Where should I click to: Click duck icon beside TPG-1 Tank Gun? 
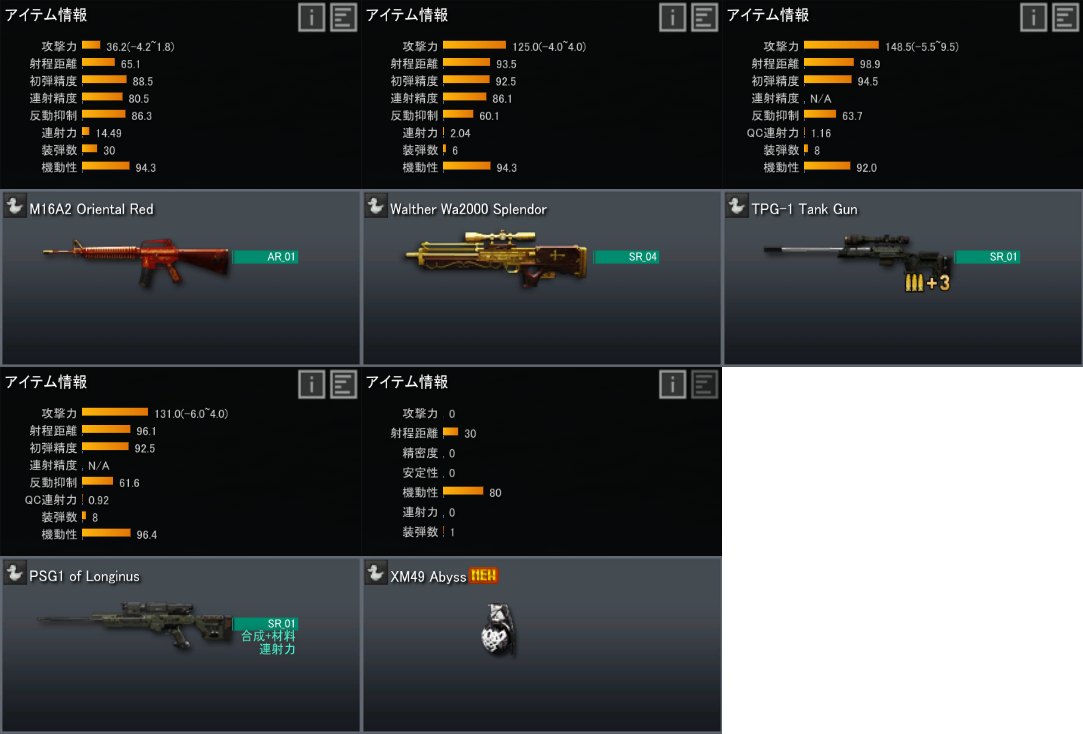click(x=737, y=206)
